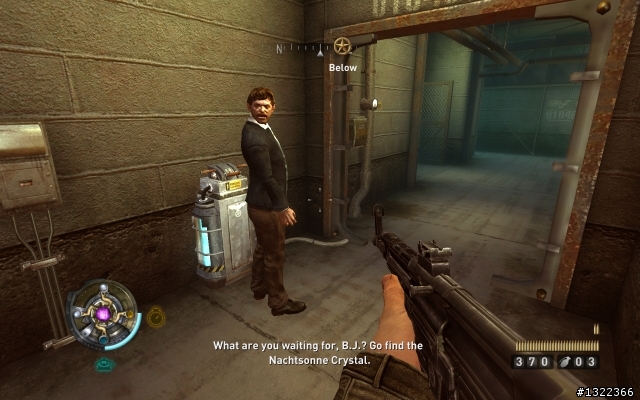
Task: Select the teal eye power icon
Action: 104,364
